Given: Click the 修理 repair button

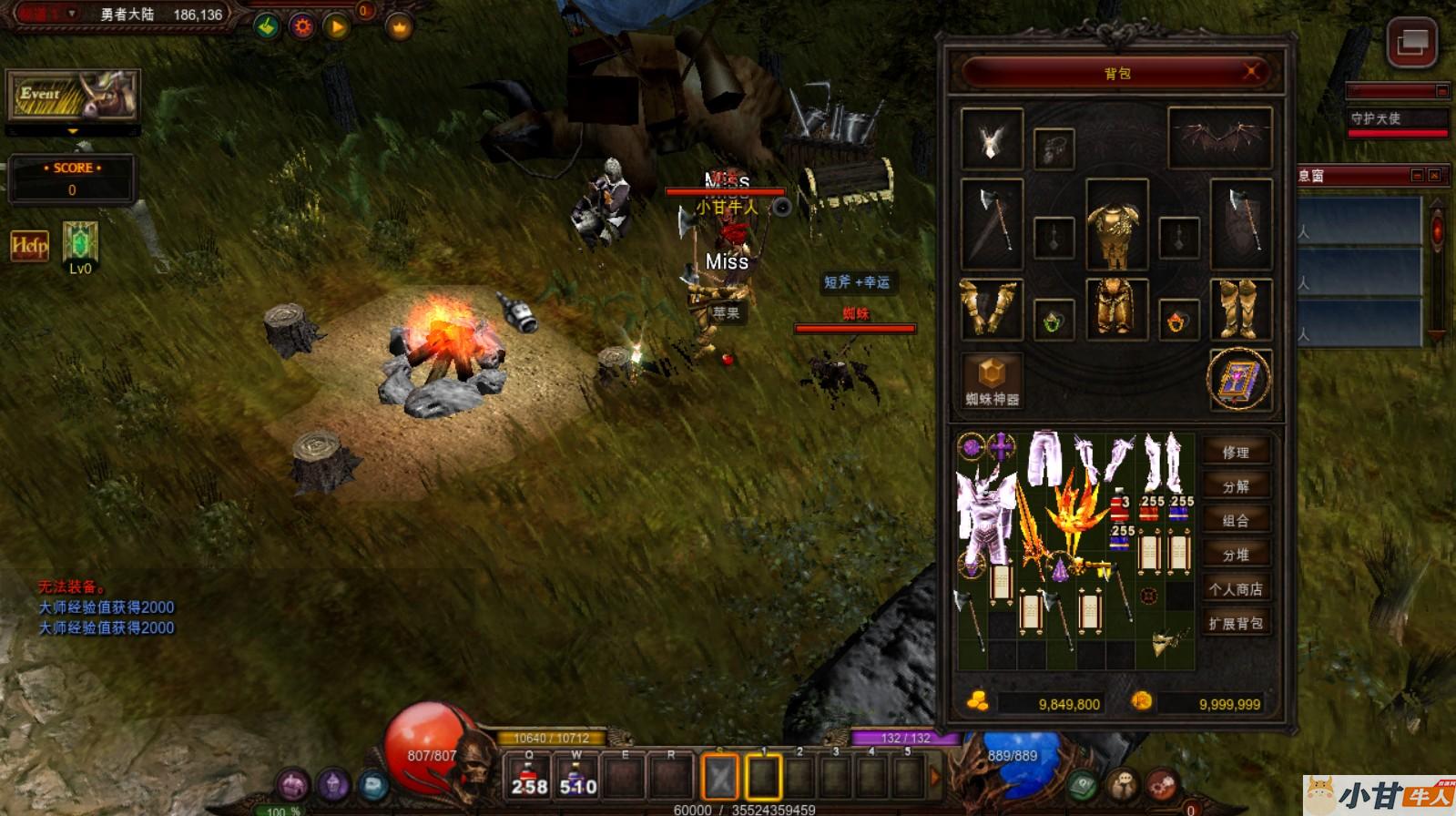Looking at the screenshot, I should click(1236, 452).
